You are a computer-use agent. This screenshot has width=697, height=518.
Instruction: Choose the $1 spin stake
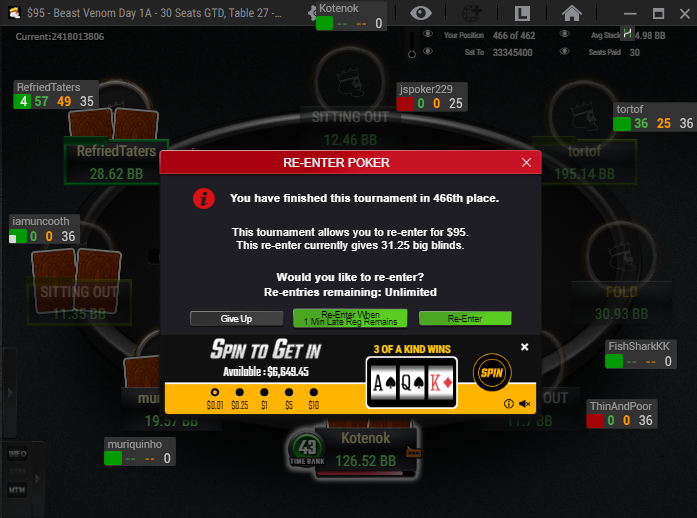click(265, 392)
